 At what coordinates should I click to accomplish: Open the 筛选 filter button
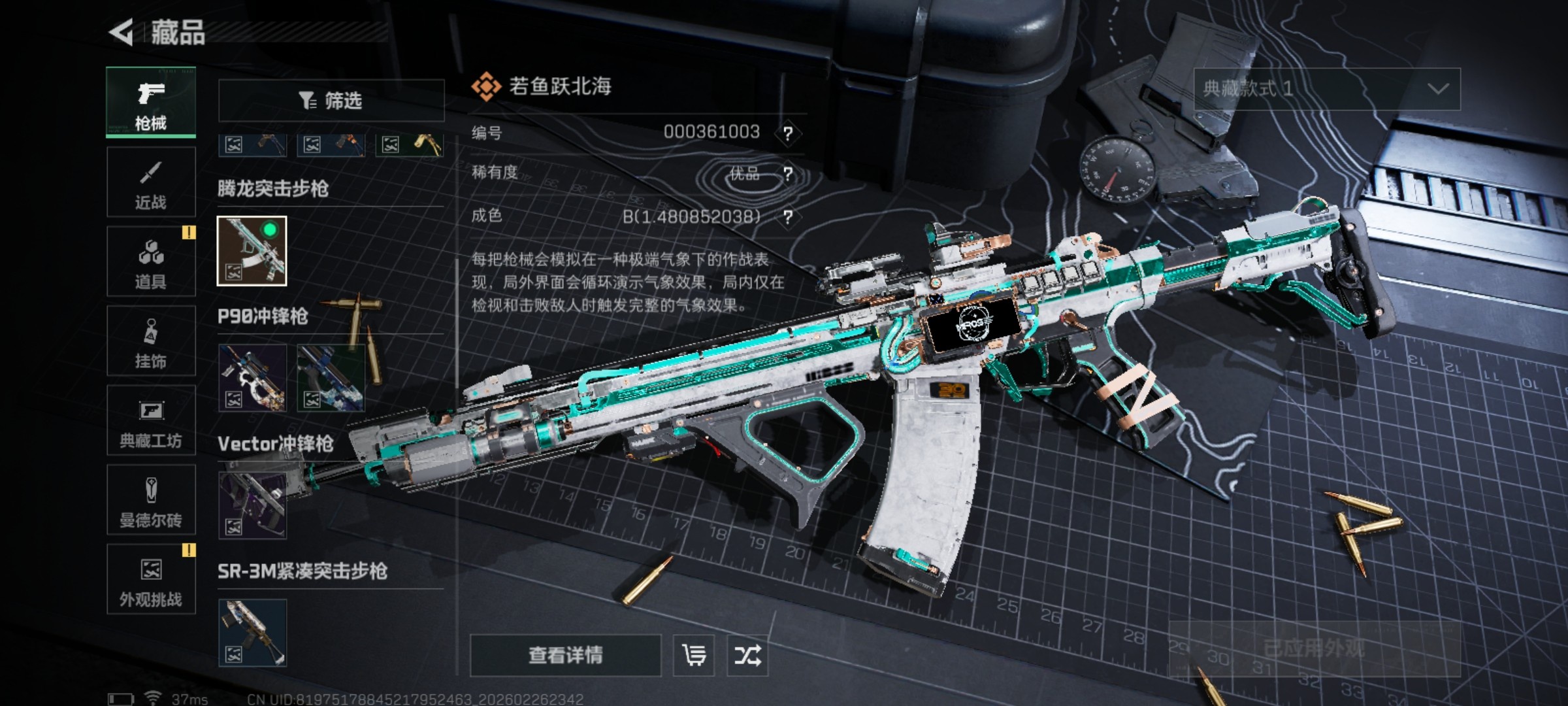pyautogui.click(x=331, y=101)
